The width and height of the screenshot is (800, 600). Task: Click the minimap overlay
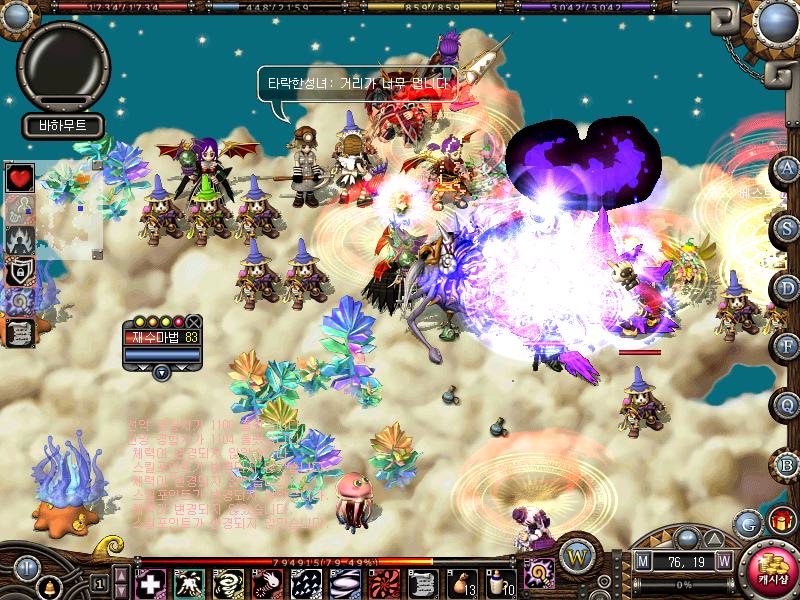[x=72, y=205]
